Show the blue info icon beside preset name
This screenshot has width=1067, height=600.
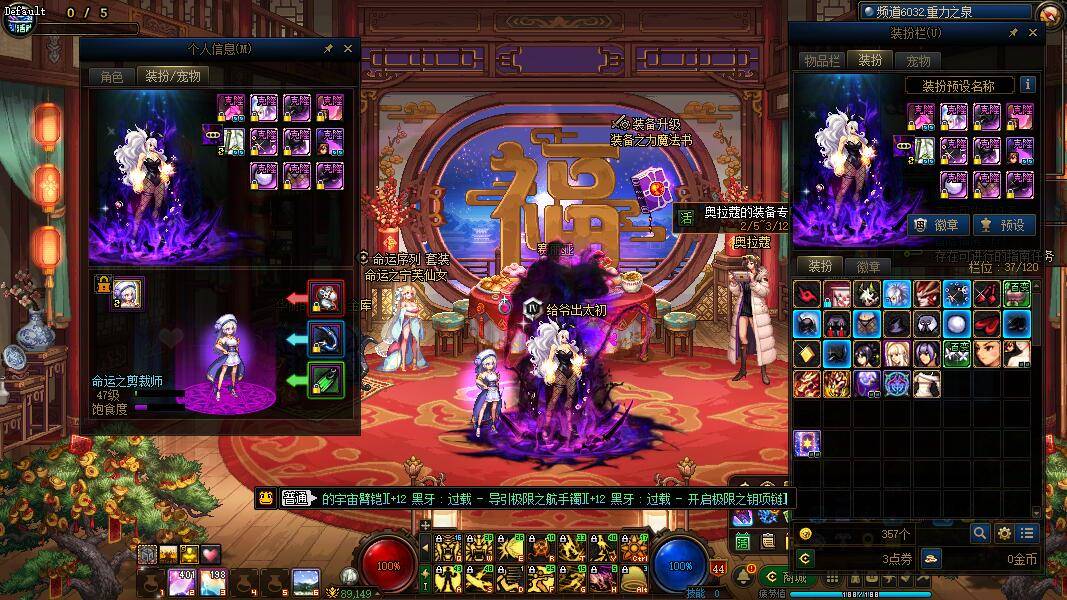click(x=1027, y=85)
